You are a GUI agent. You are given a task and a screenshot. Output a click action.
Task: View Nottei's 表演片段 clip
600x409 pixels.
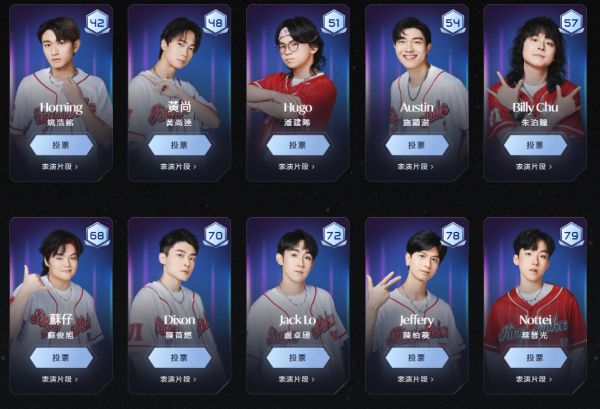pyautogui.click(x=535, y=379)
